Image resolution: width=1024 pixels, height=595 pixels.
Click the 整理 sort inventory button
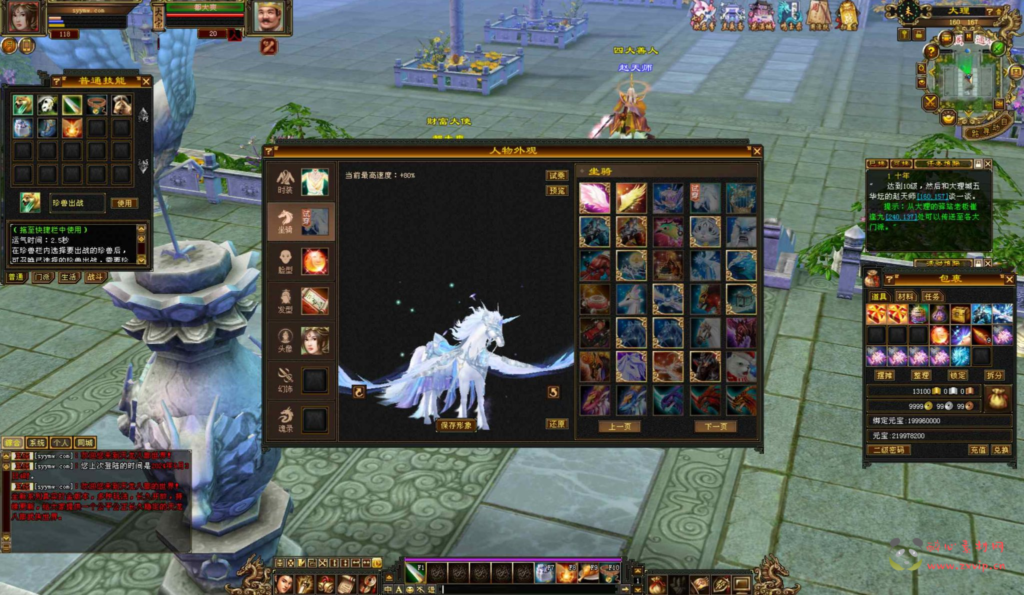922,375
